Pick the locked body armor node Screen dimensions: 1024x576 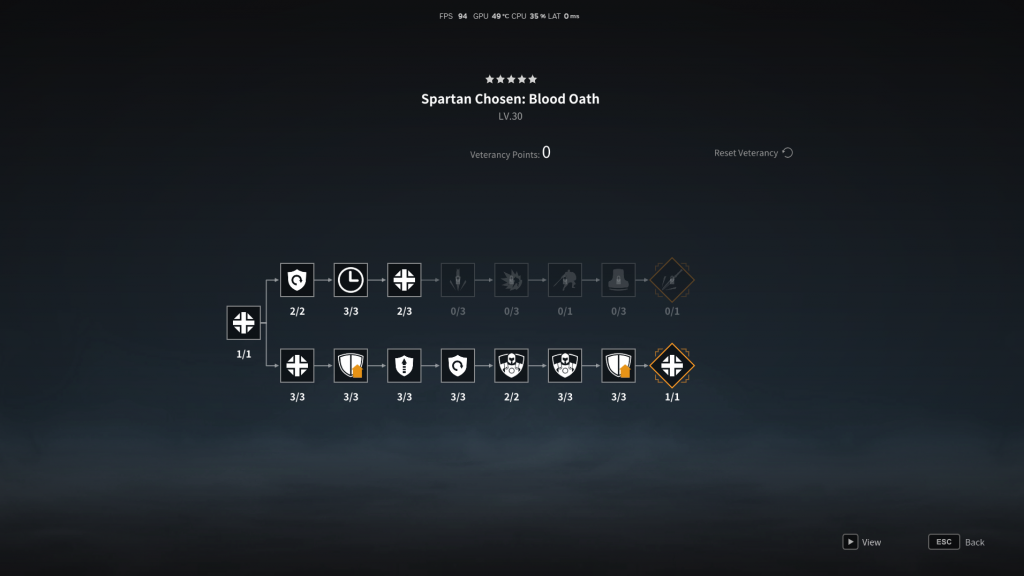point(618,280)
